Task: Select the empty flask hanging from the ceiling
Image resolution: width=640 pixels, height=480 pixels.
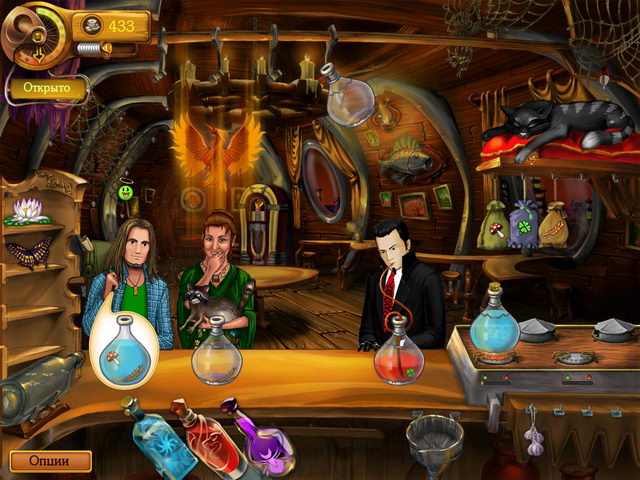Action: pyautogui.click(x=352, y=101)
